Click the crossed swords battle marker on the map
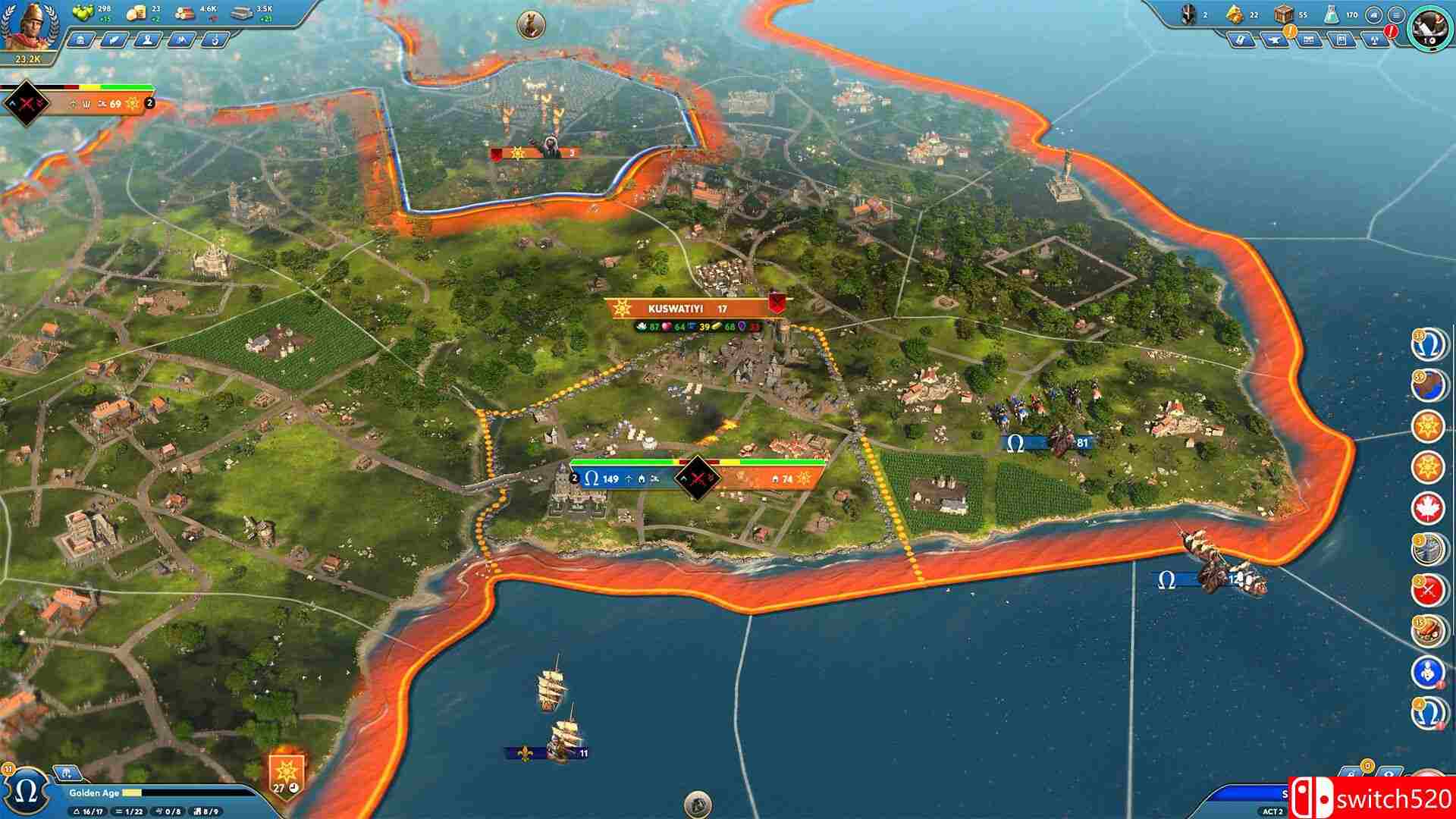 tap(696, 479)
